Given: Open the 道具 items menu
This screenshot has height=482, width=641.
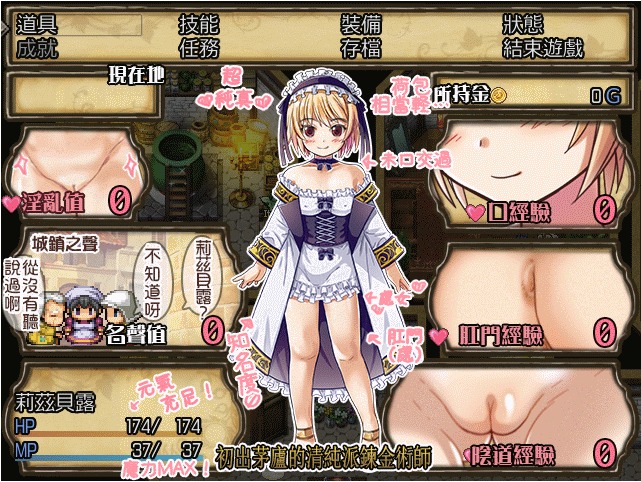Looking at the screenshot, I should [x=38, y=23].
